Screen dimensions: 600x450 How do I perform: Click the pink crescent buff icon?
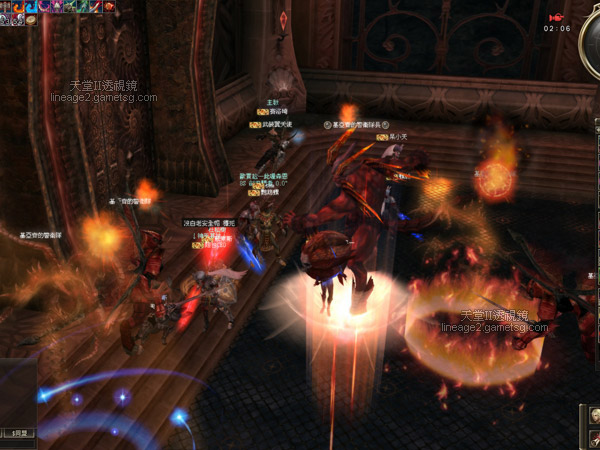pos(44,6)
